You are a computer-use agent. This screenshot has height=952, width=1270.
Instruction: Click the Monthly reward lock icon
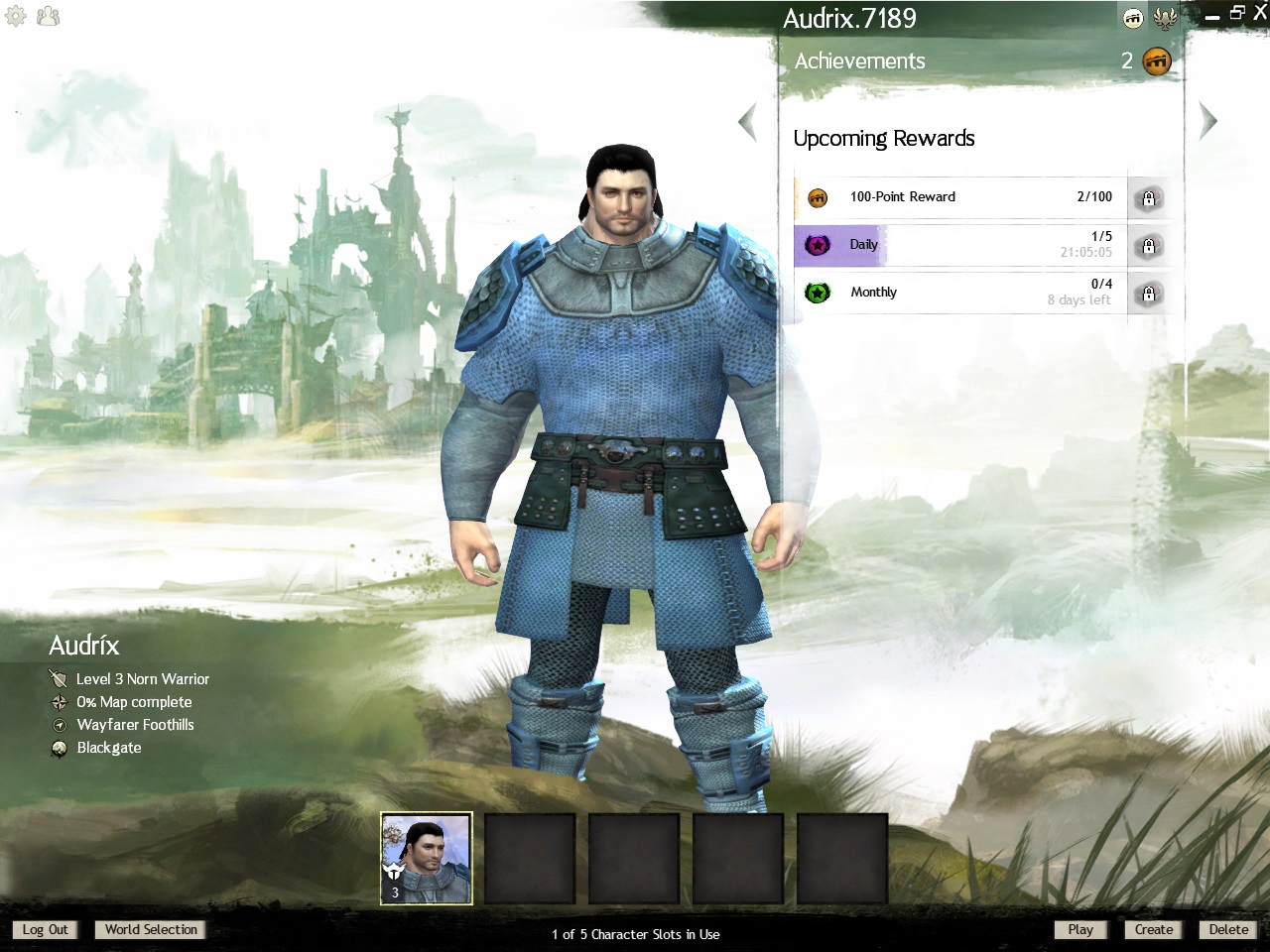1149,294
